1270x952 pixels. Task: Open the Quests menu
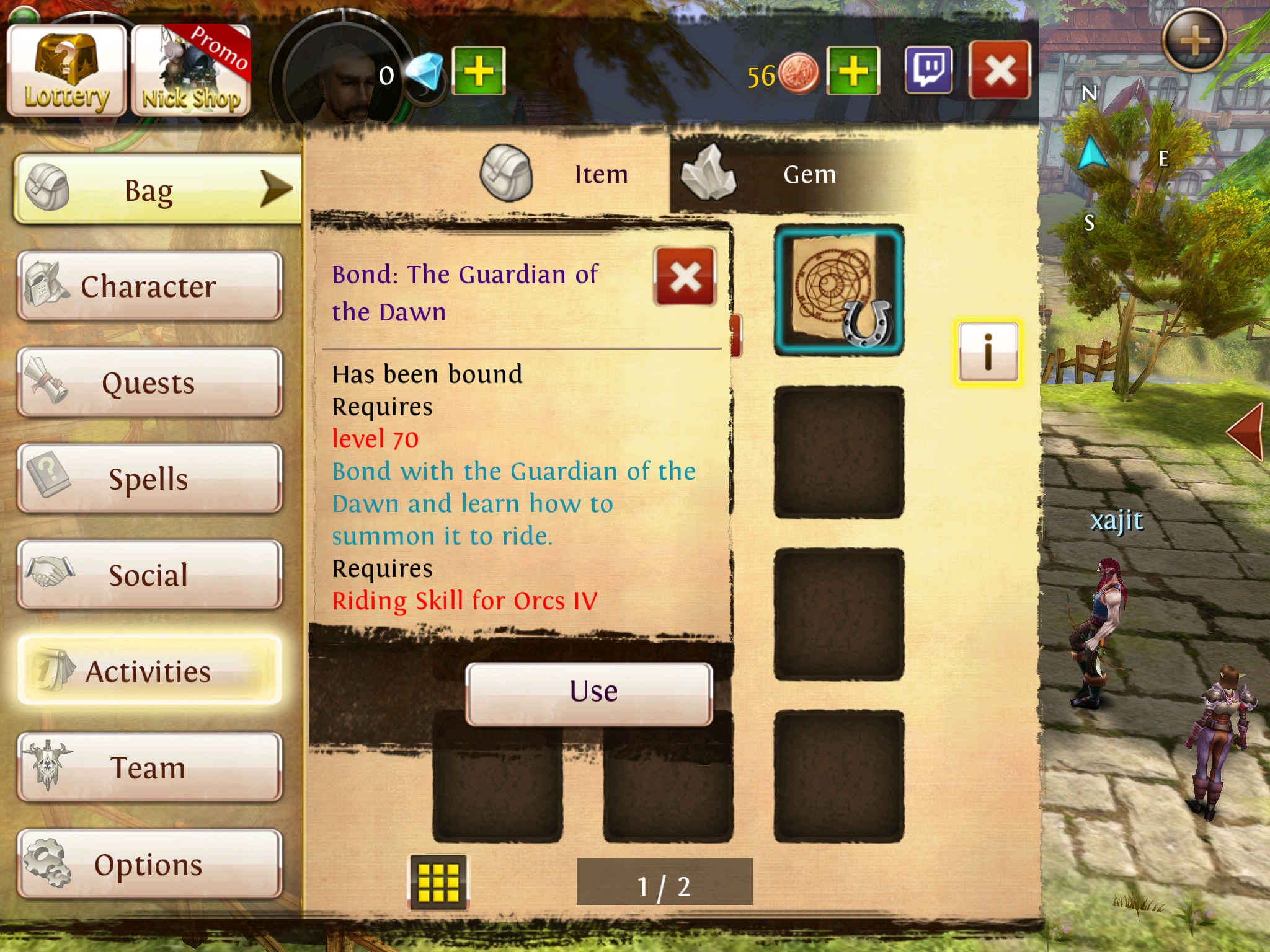tap(149, 382)
